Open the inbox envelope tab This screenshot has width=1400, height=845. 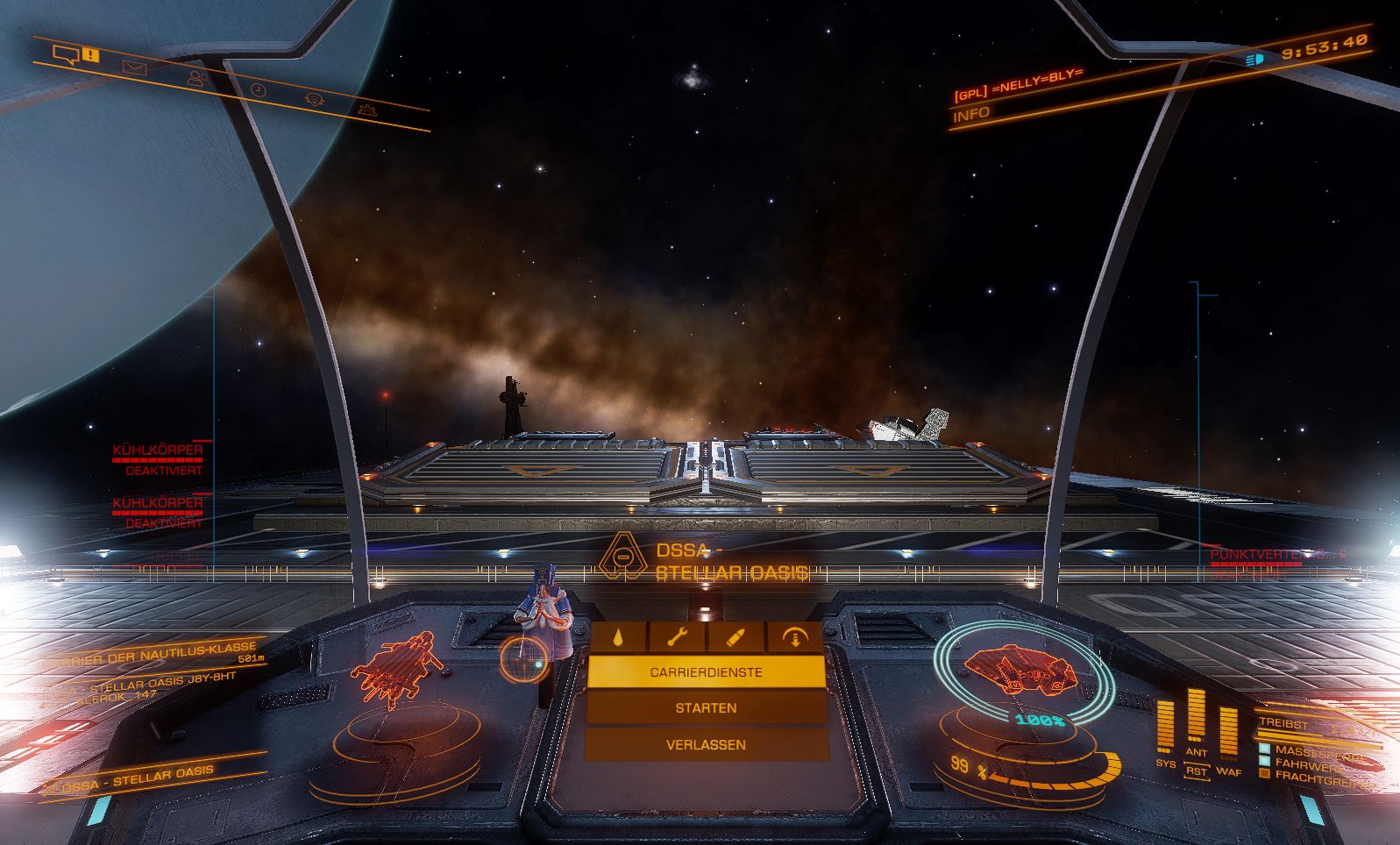click(134, 67)
